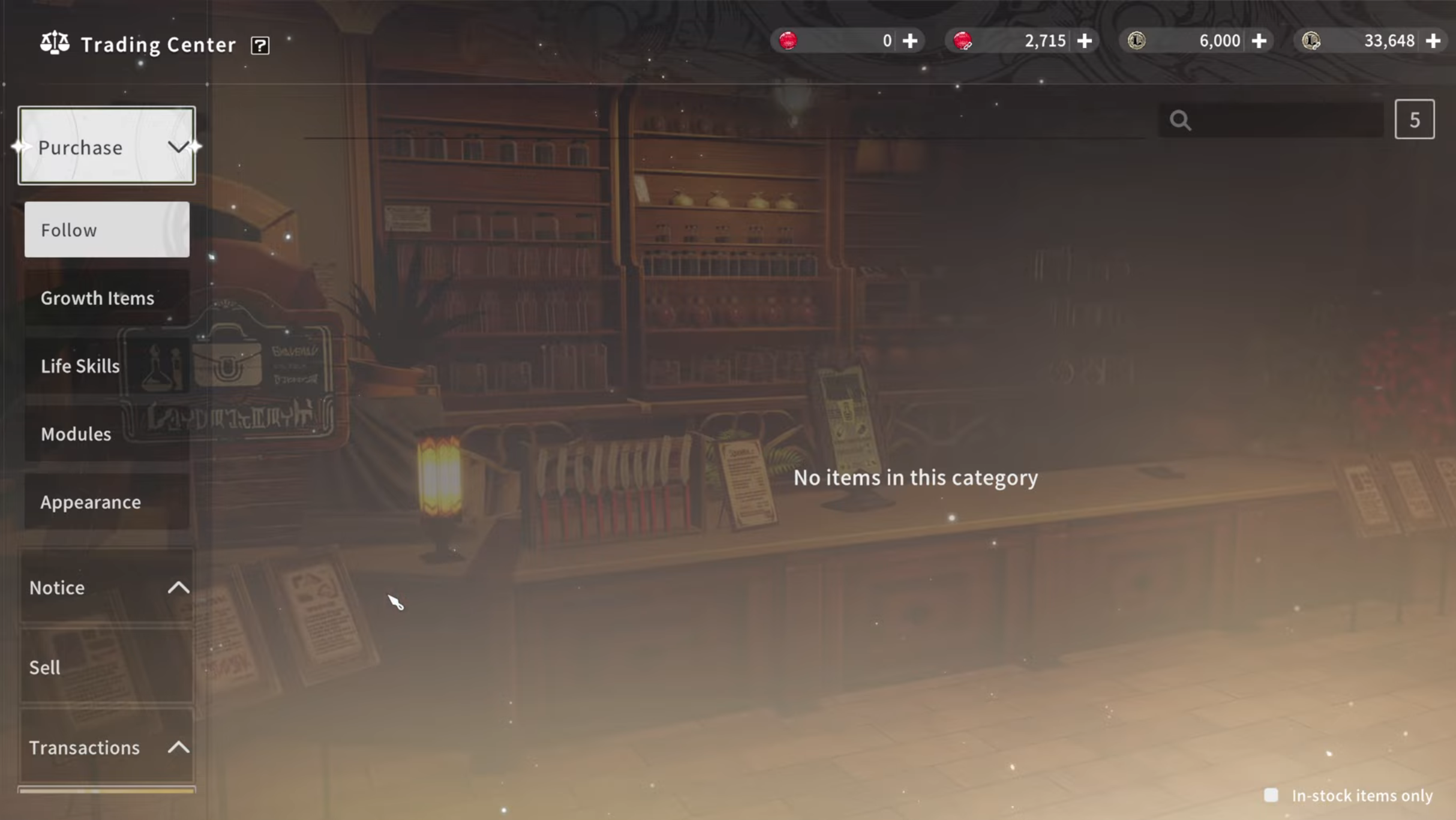The image size is (1456, 820).
Task: Click the numbered 5 button beside search
Action: [1414, 120]
